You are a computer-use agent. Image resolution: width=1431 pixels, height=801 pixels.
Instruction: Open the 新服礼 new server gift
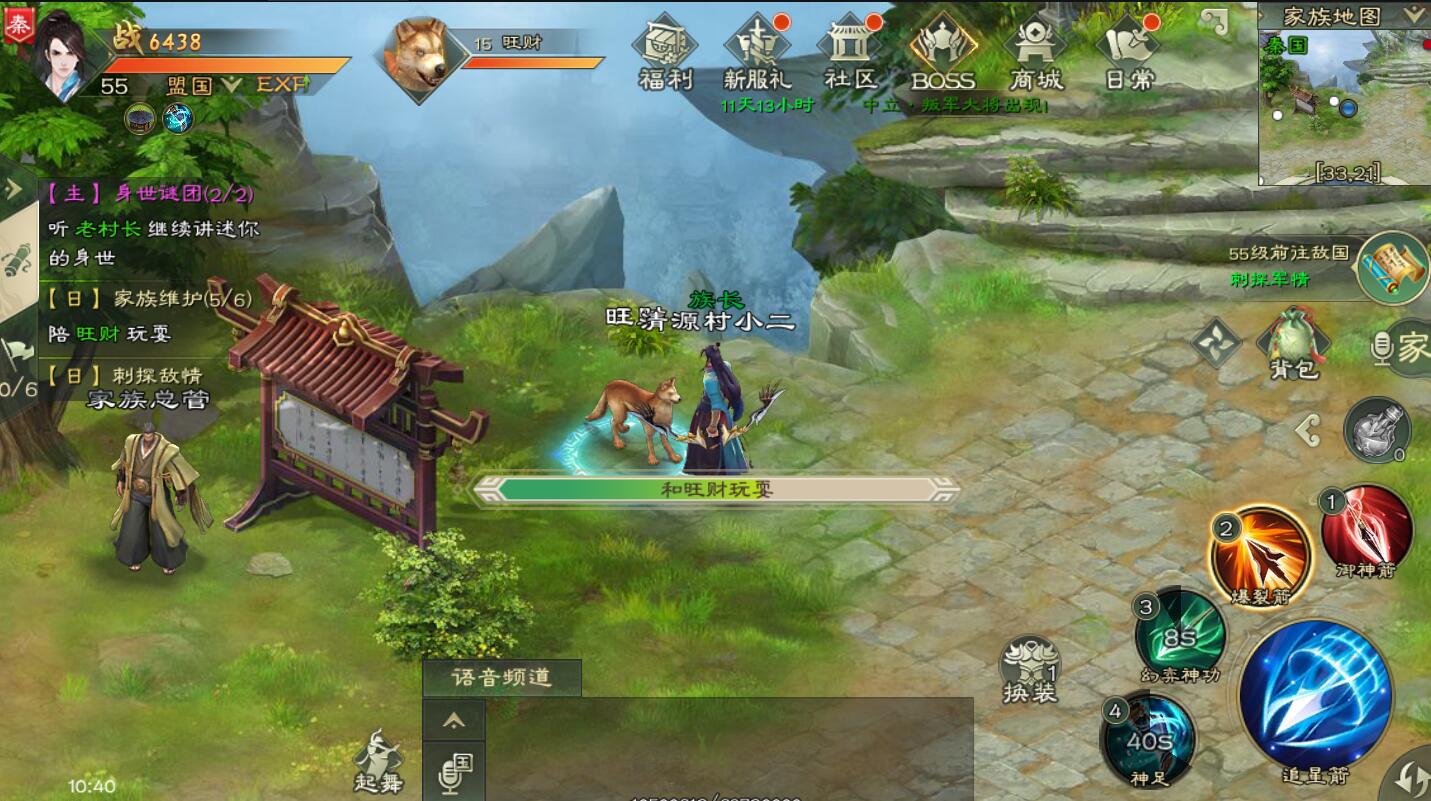(x=757, y=52)
